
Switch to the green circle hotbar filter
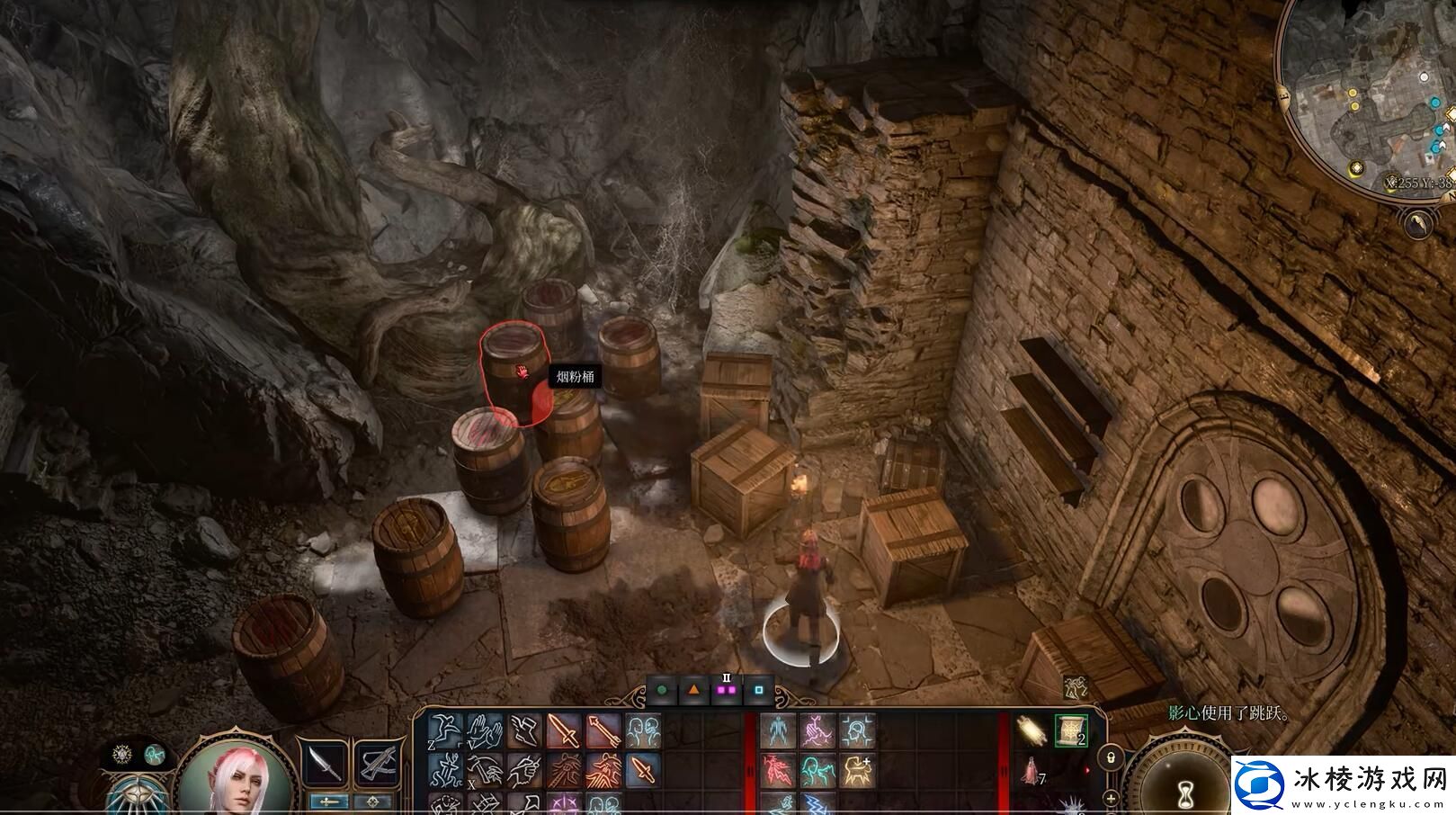662,691
